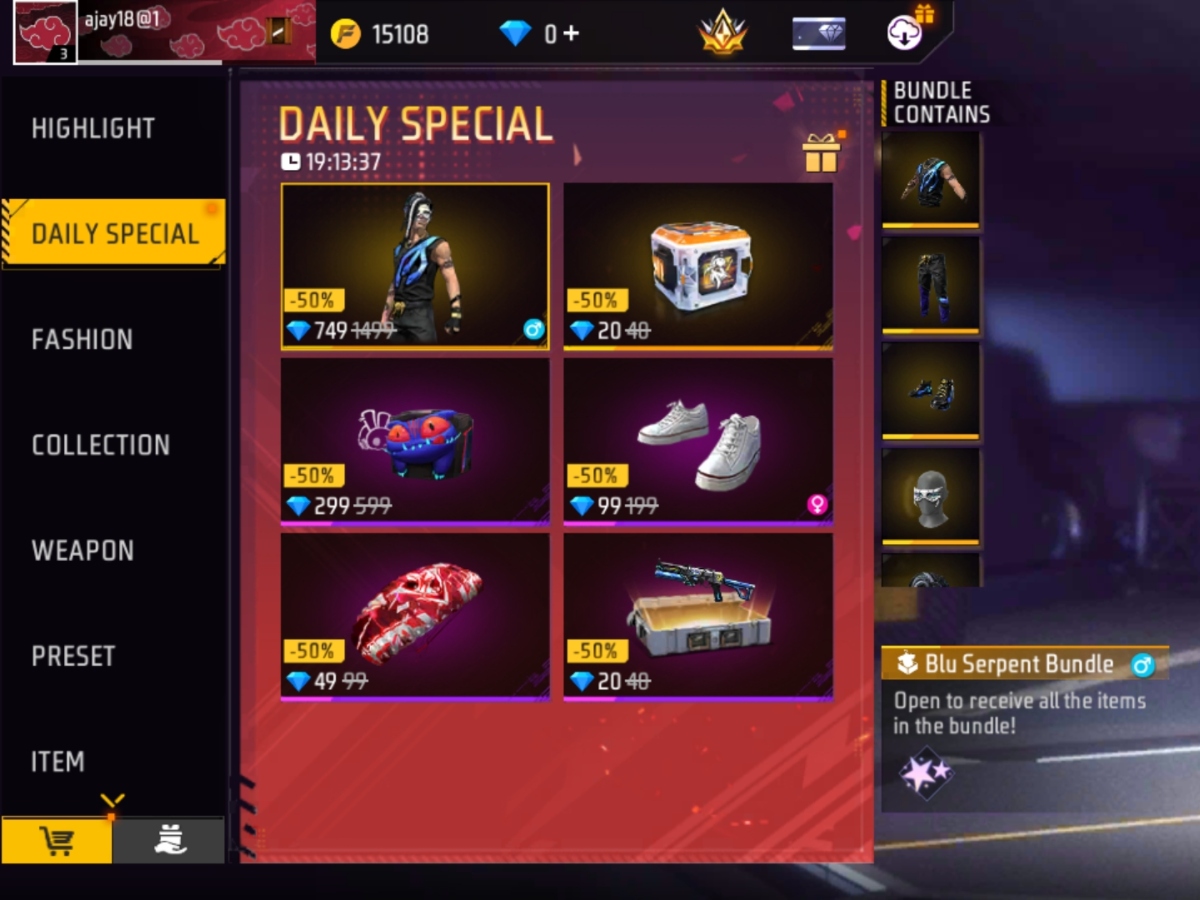Select the Blu Serpent Bundle for 749 diamonds
1200x900 pixels.
(x=415, y=266)
